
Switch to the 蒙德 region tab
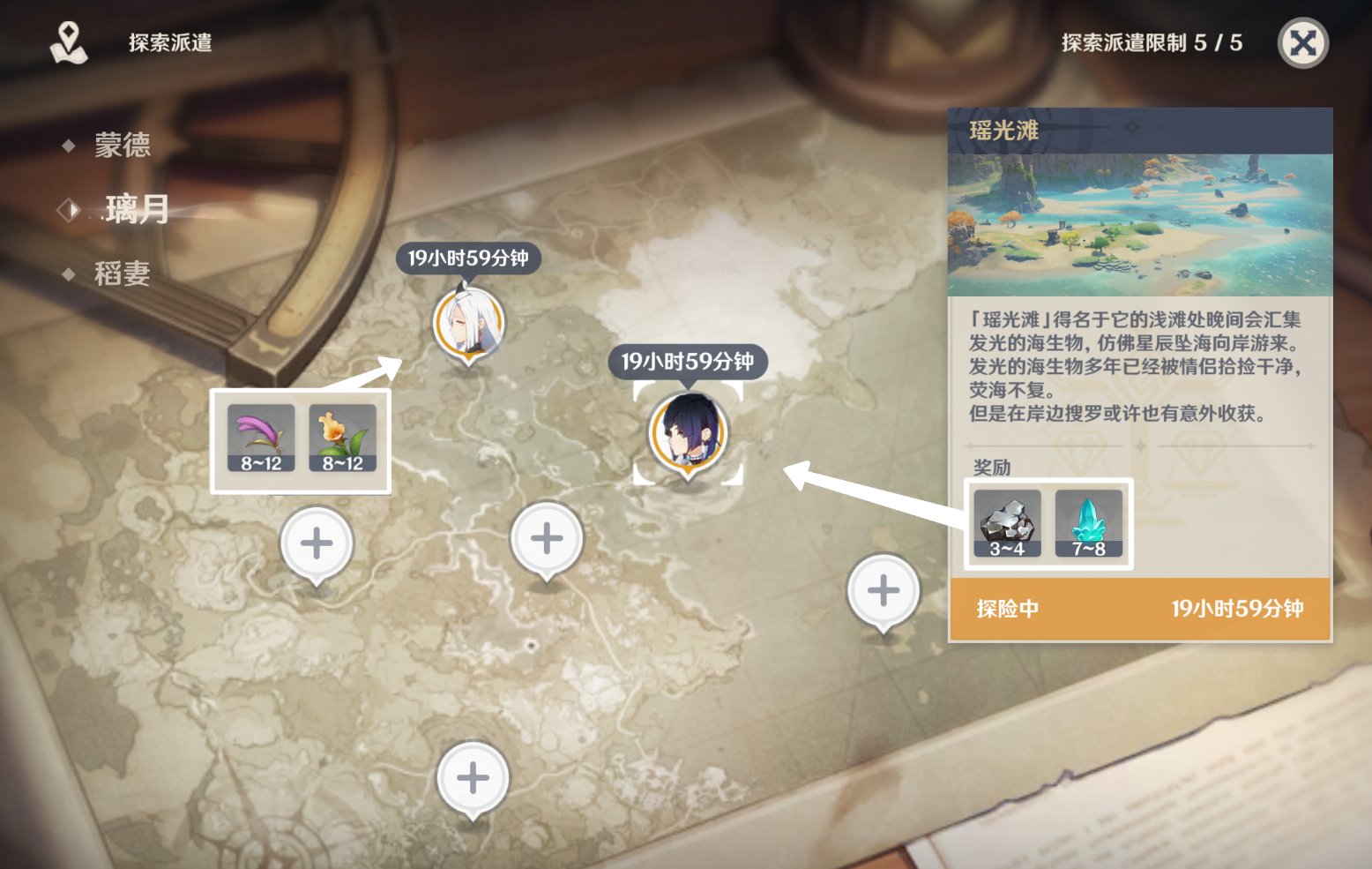[x=122, y=145]
